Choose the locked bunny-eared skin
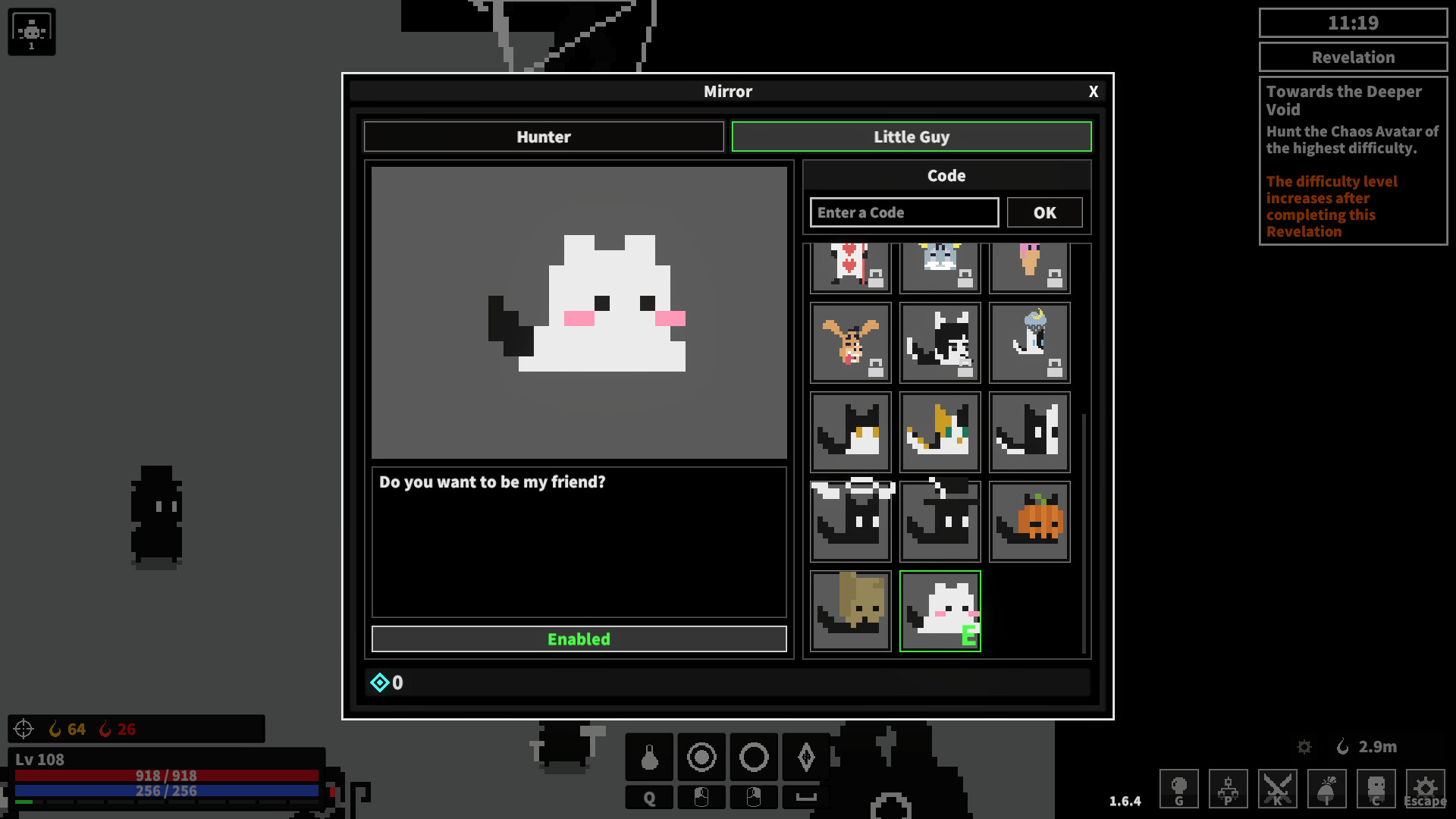This screenshot has width=1456, height=819. 850,343
